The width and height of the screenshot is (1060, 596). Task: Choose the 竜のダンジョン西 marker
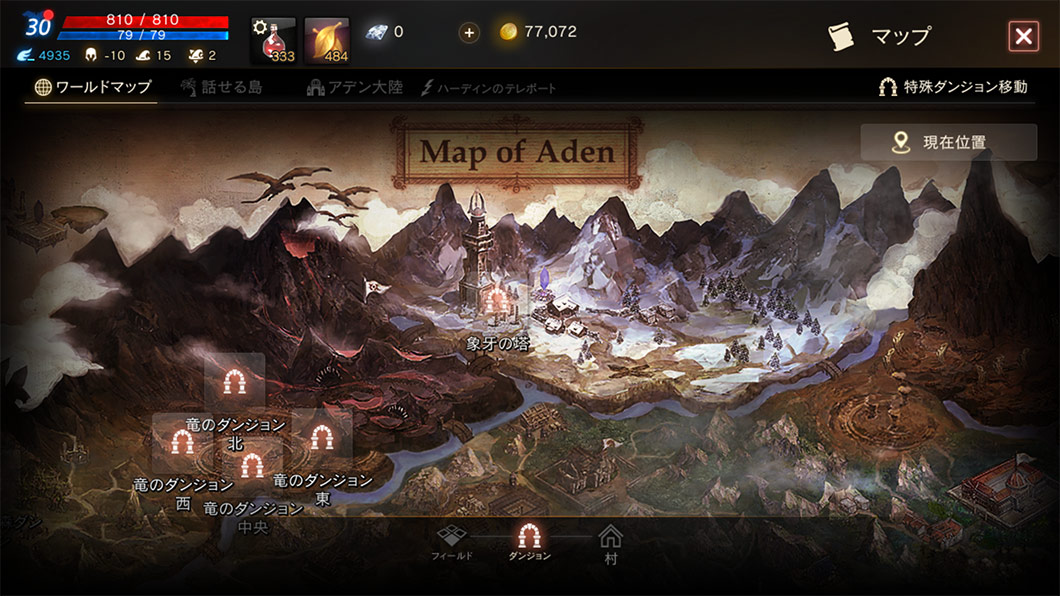click(181, 441)
